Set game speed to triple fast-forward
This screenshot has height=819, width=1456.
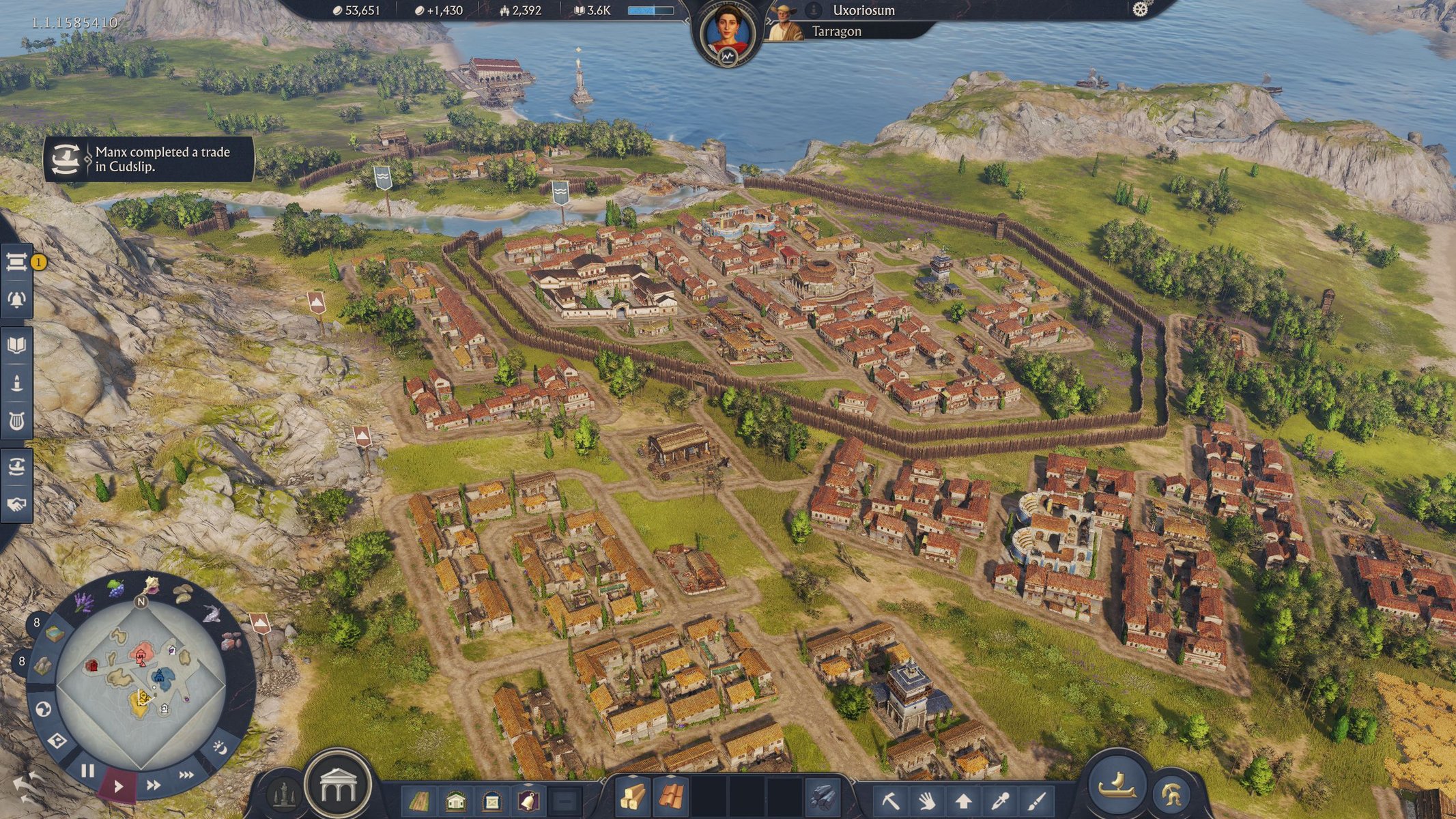[x=186, y=775]
